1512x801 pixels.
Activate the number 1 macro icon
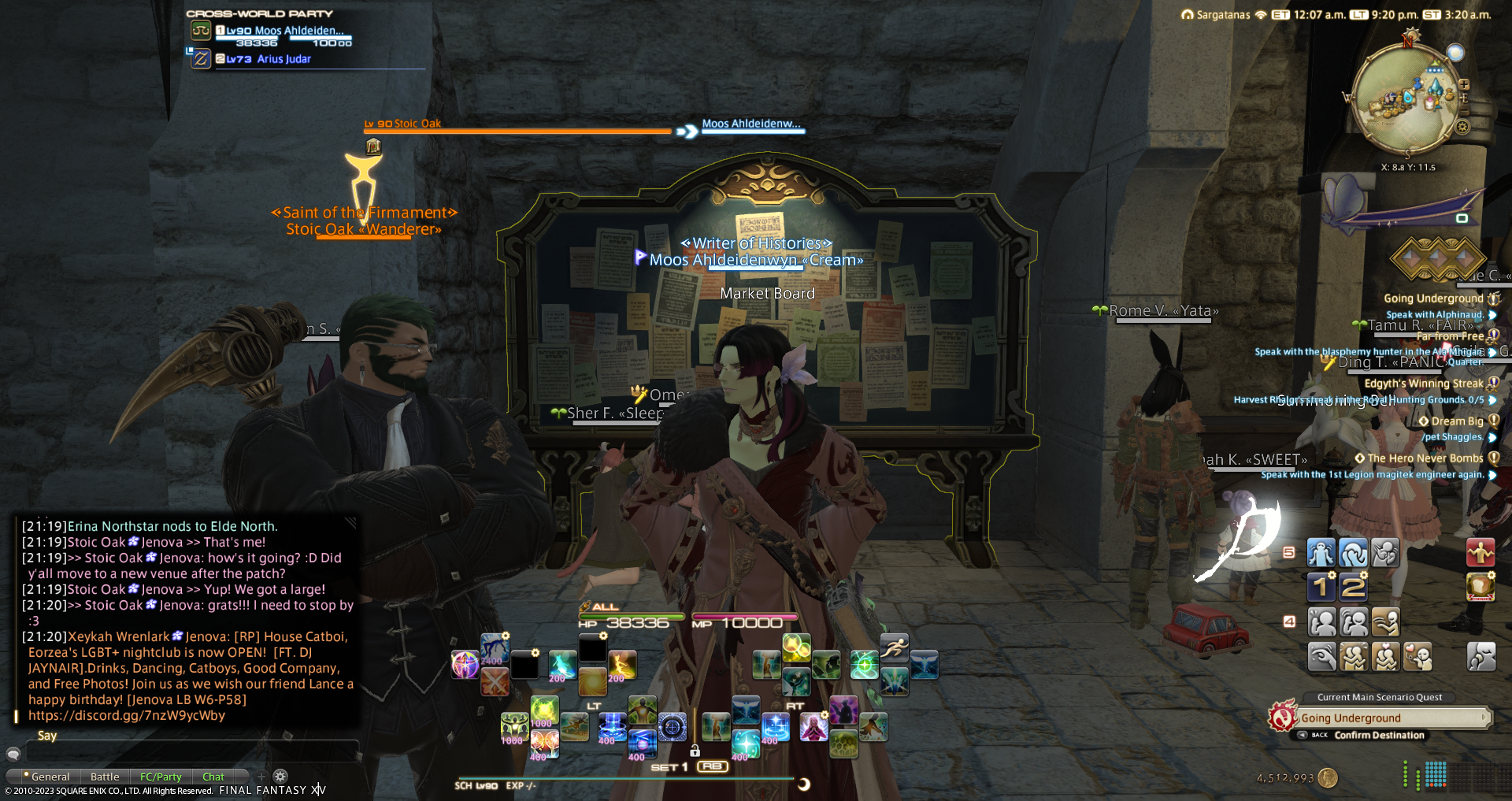(1321, 587)
